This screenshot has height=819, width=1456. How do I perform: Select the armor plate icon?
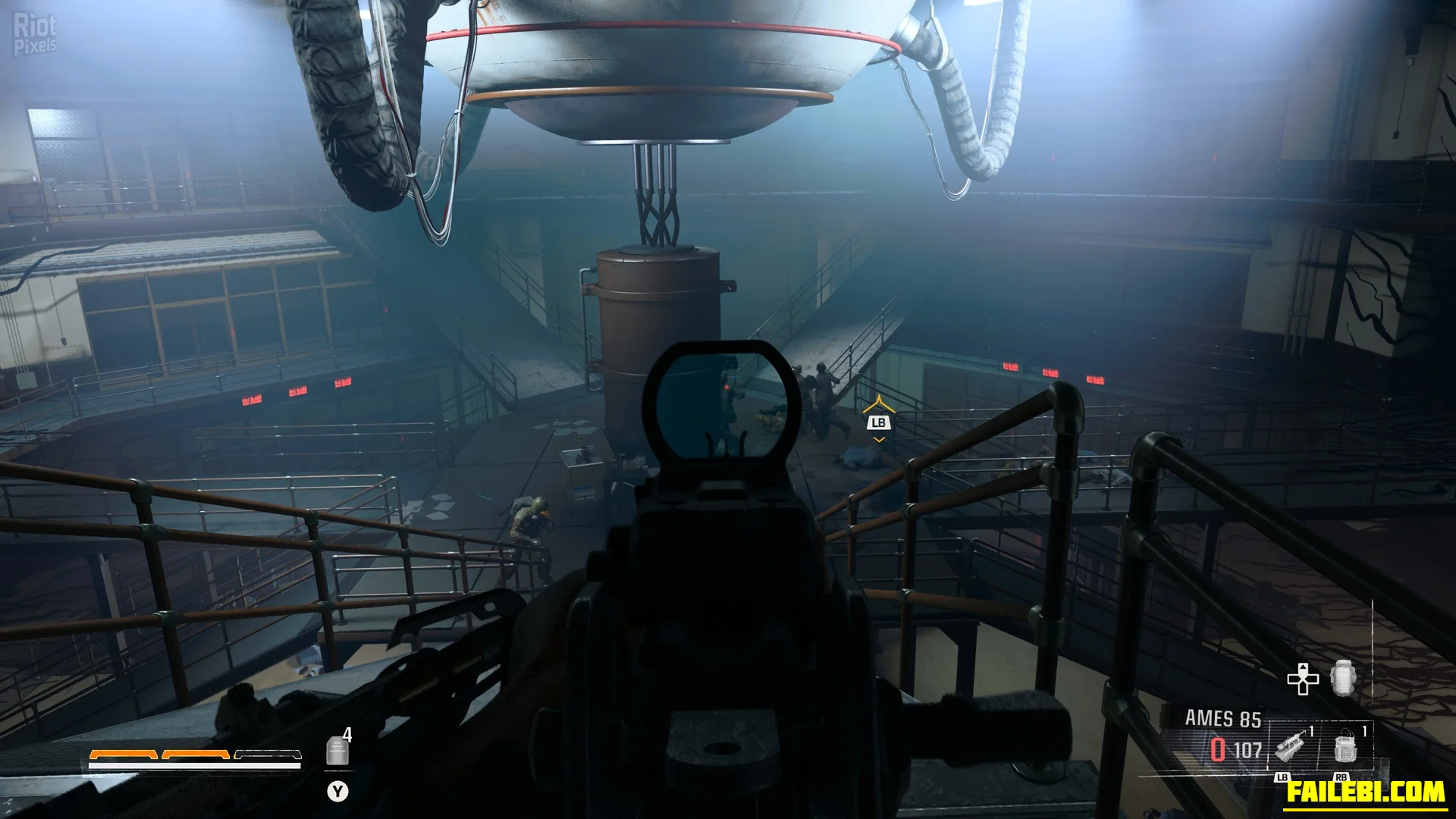point(337,751)
